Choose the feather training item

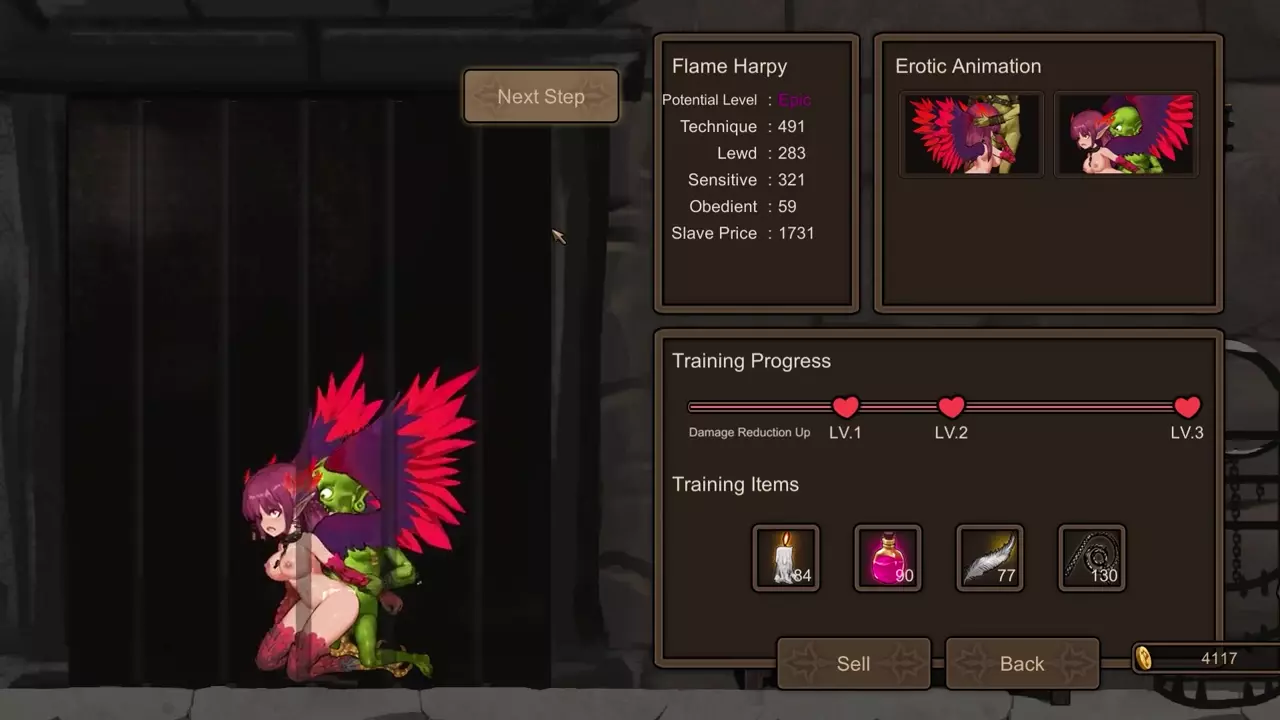(x=990, y=558)
